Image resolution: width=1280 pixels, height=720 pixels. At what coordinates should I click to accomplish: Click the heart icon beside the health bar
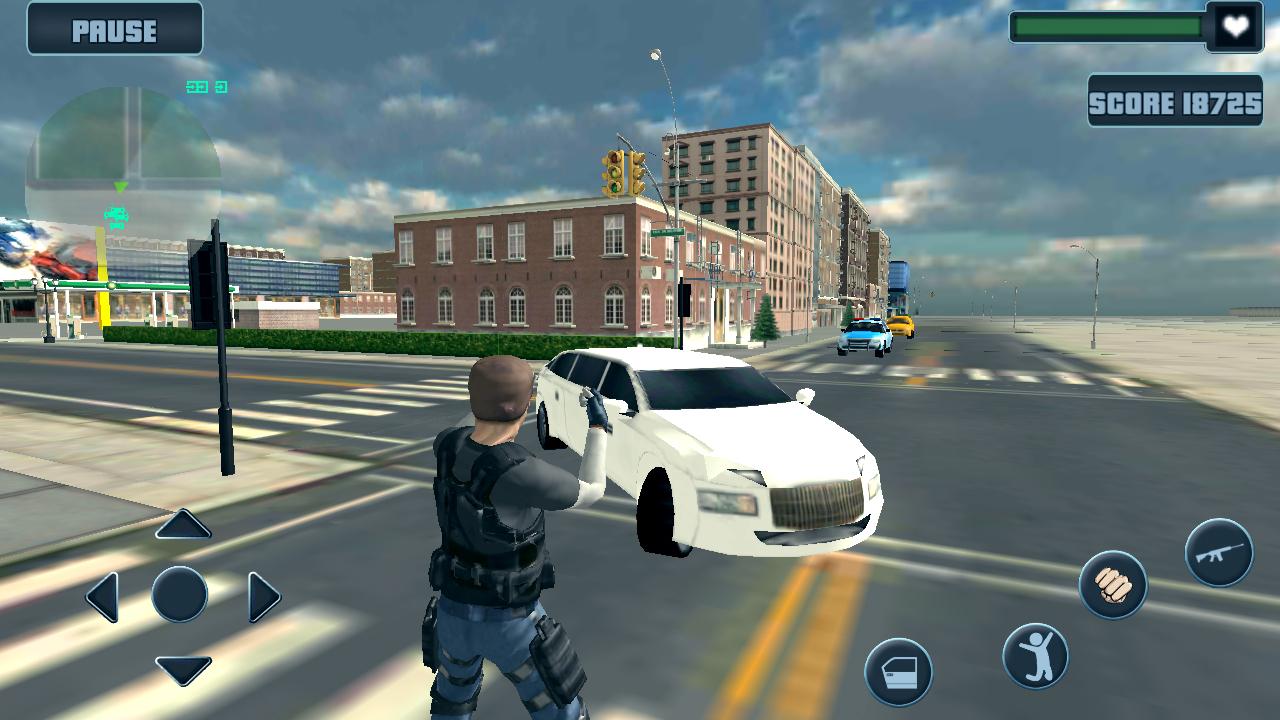click(x=1232, y=25)
